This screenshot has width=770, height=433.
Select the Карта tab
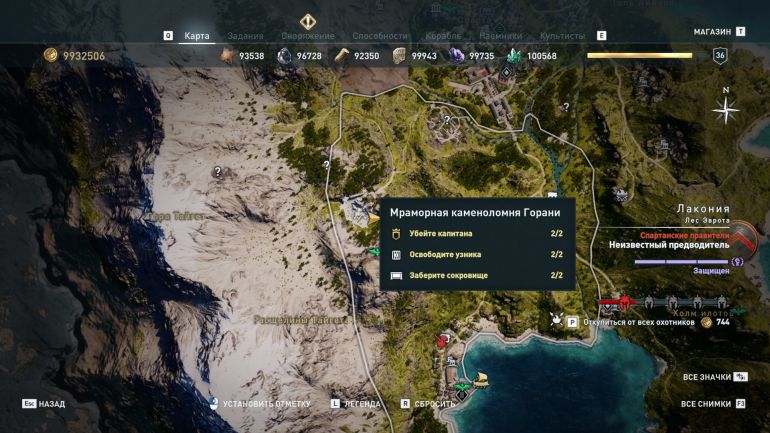tap(197, 36)
